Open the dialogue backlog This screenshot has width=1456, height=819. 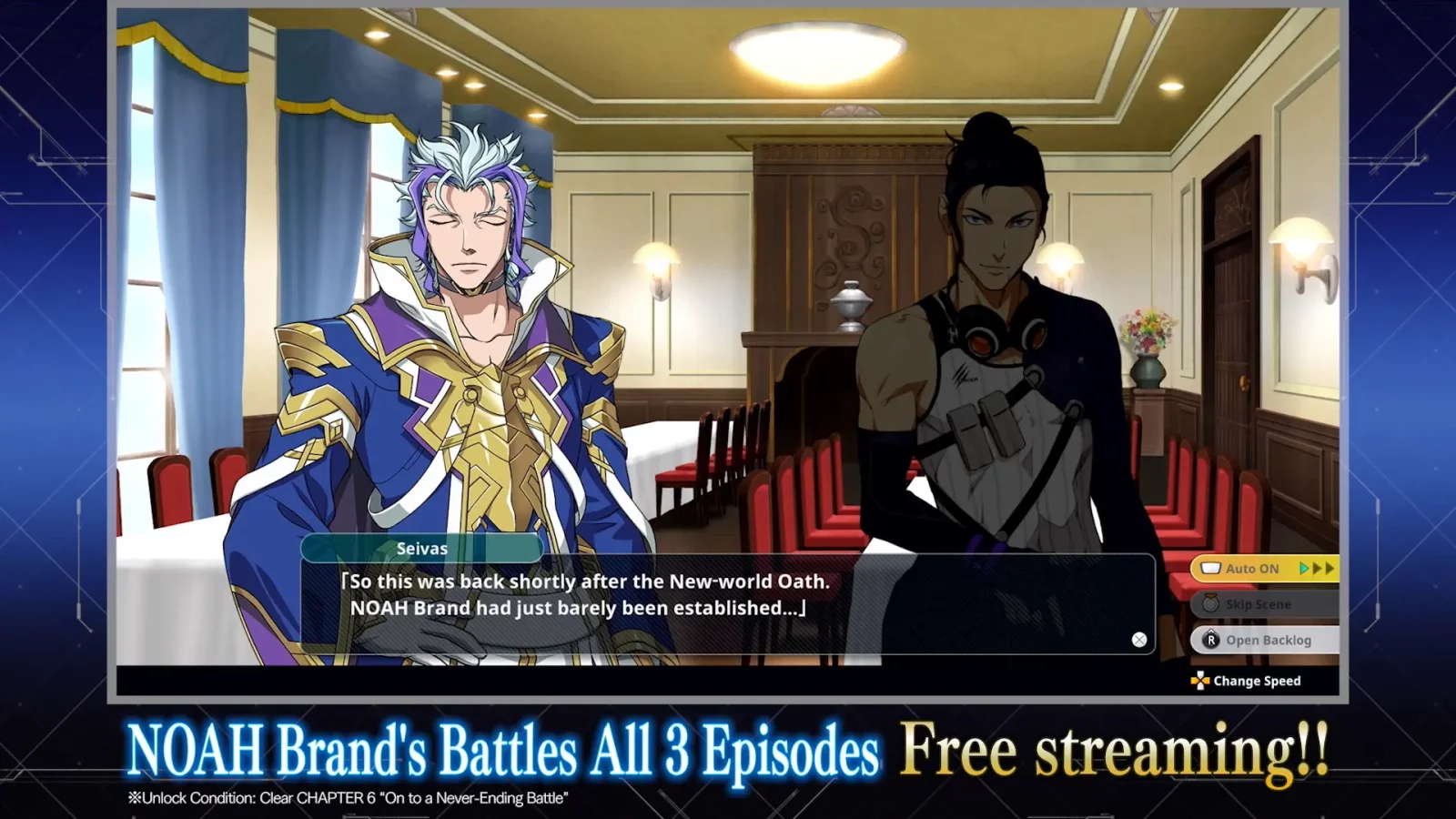pos(1265,640)
